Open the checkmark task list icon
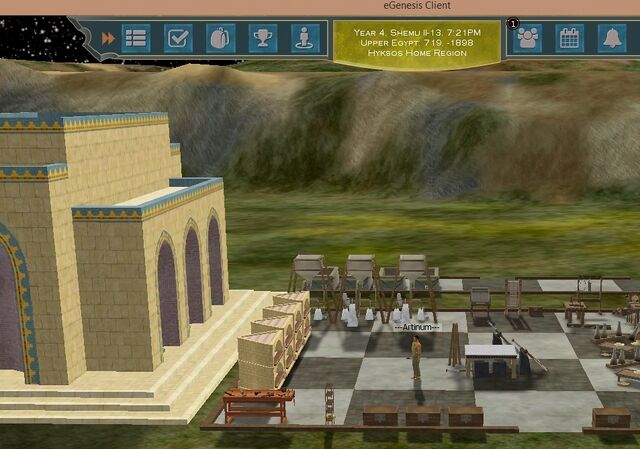Image resolution: width=640 pixels, height=449 pixels. (178, 38)
